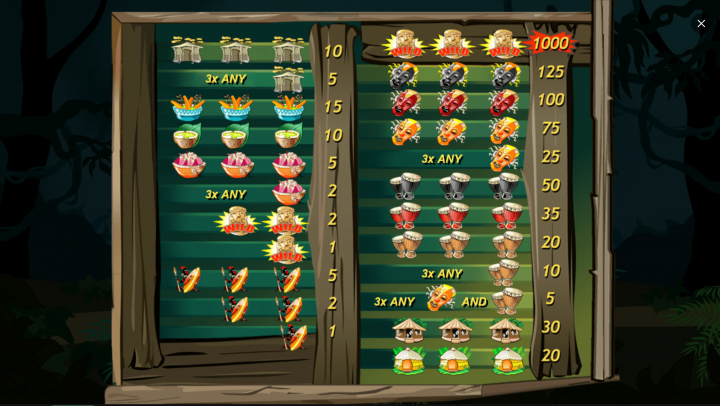Close the paytable screen
This screenshot has width=720, height=406.
pyautogui.click(x=701, y=23)
